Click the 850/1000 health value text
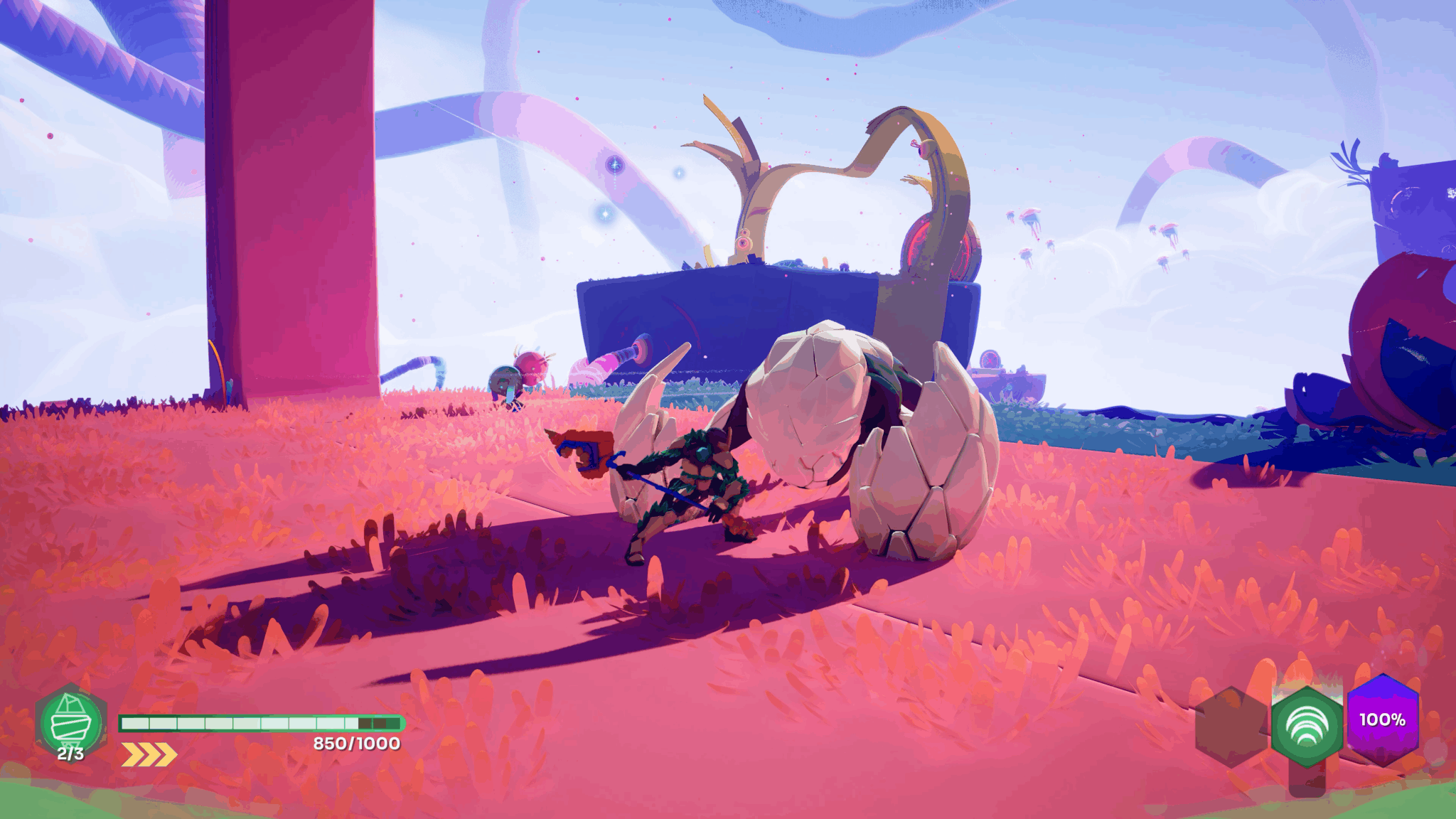This screenshot has height=819, width=1456. pyautogui.click(x=355, y=744)
